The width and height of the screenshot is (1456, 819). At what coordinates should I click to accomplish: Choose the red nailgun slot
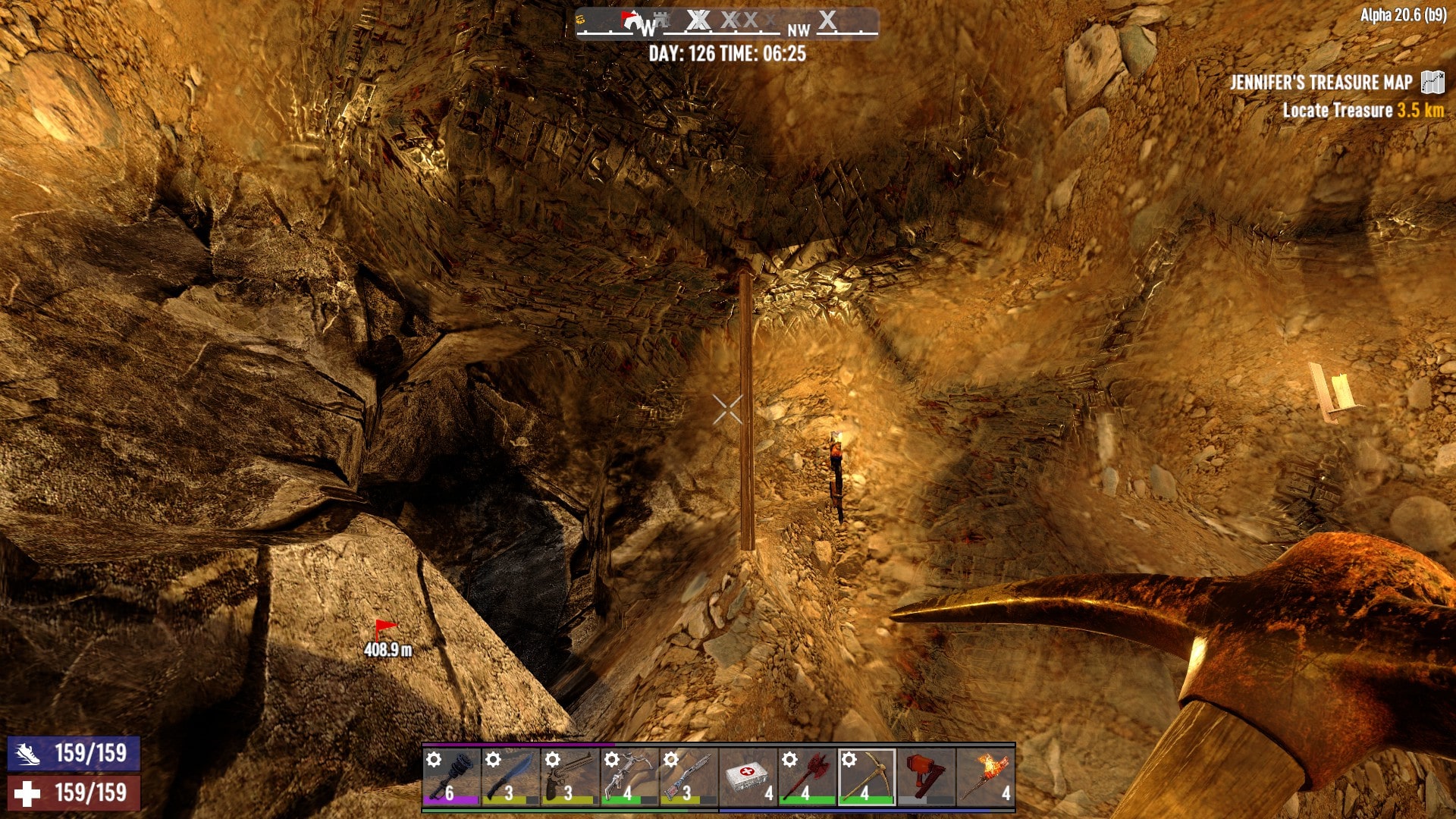pyautogui.click(x=925, y=777)
